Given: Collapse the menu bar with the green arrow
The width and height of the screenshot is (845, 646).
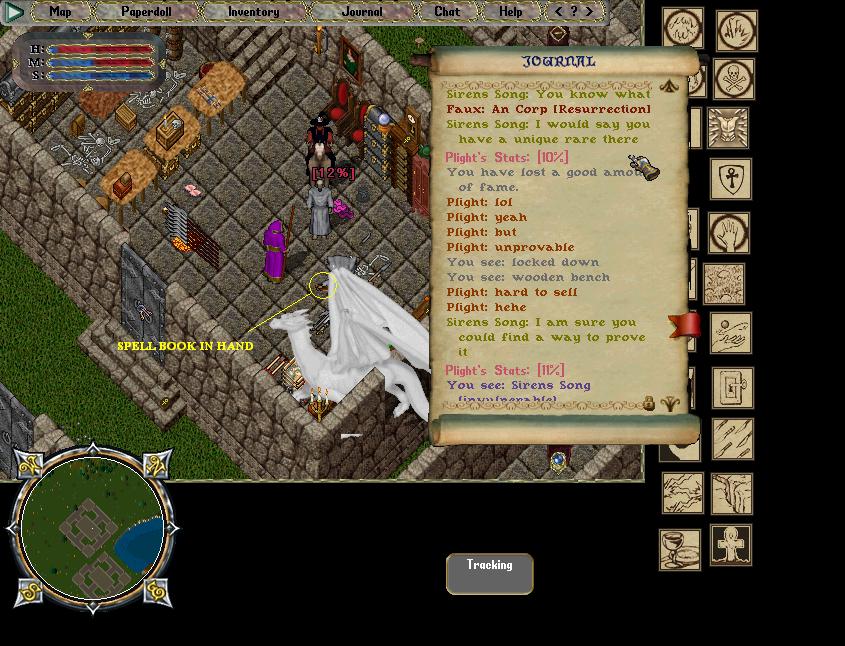Looking at the screenshot, I should [14, 12].
